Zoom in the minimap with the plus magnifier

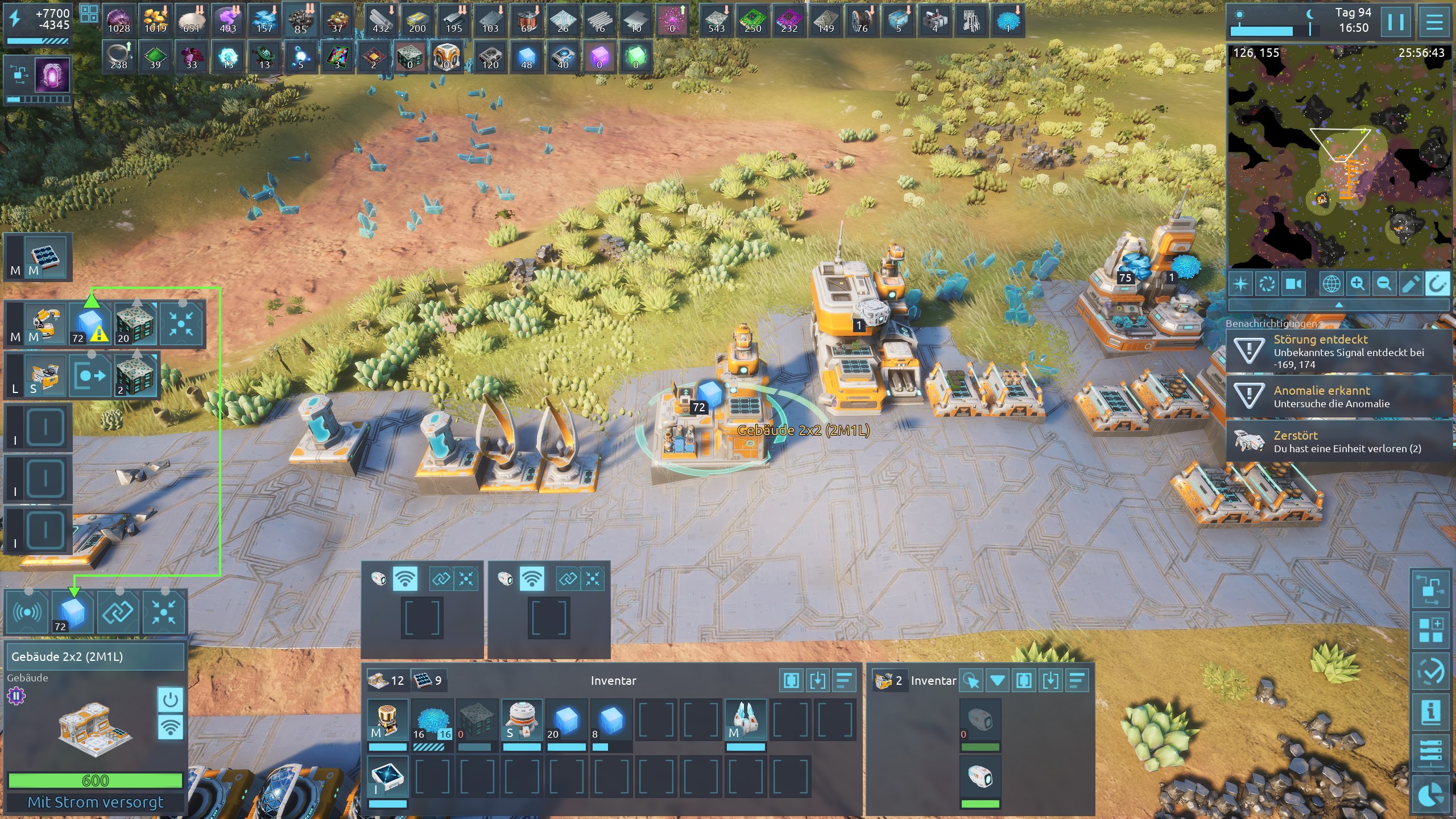[x=1358, y=283]
